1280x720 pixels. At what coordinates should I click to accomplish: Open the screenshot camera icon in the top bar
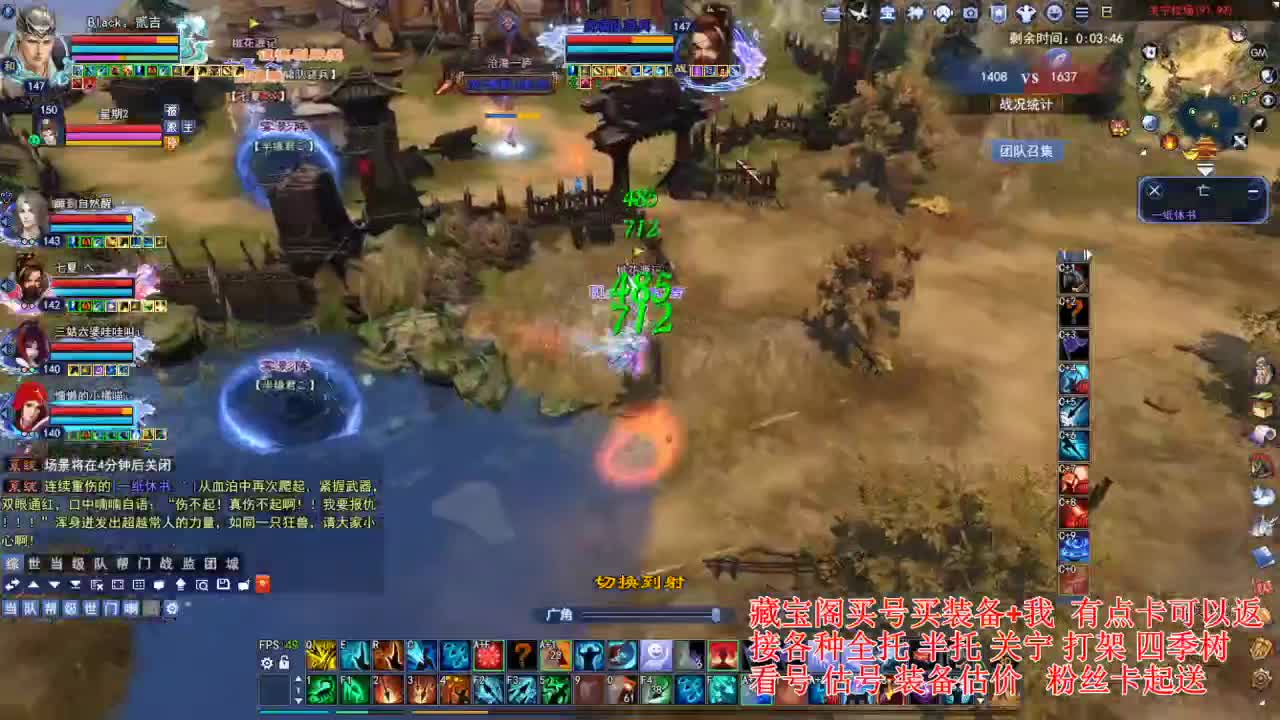[970, 14]
